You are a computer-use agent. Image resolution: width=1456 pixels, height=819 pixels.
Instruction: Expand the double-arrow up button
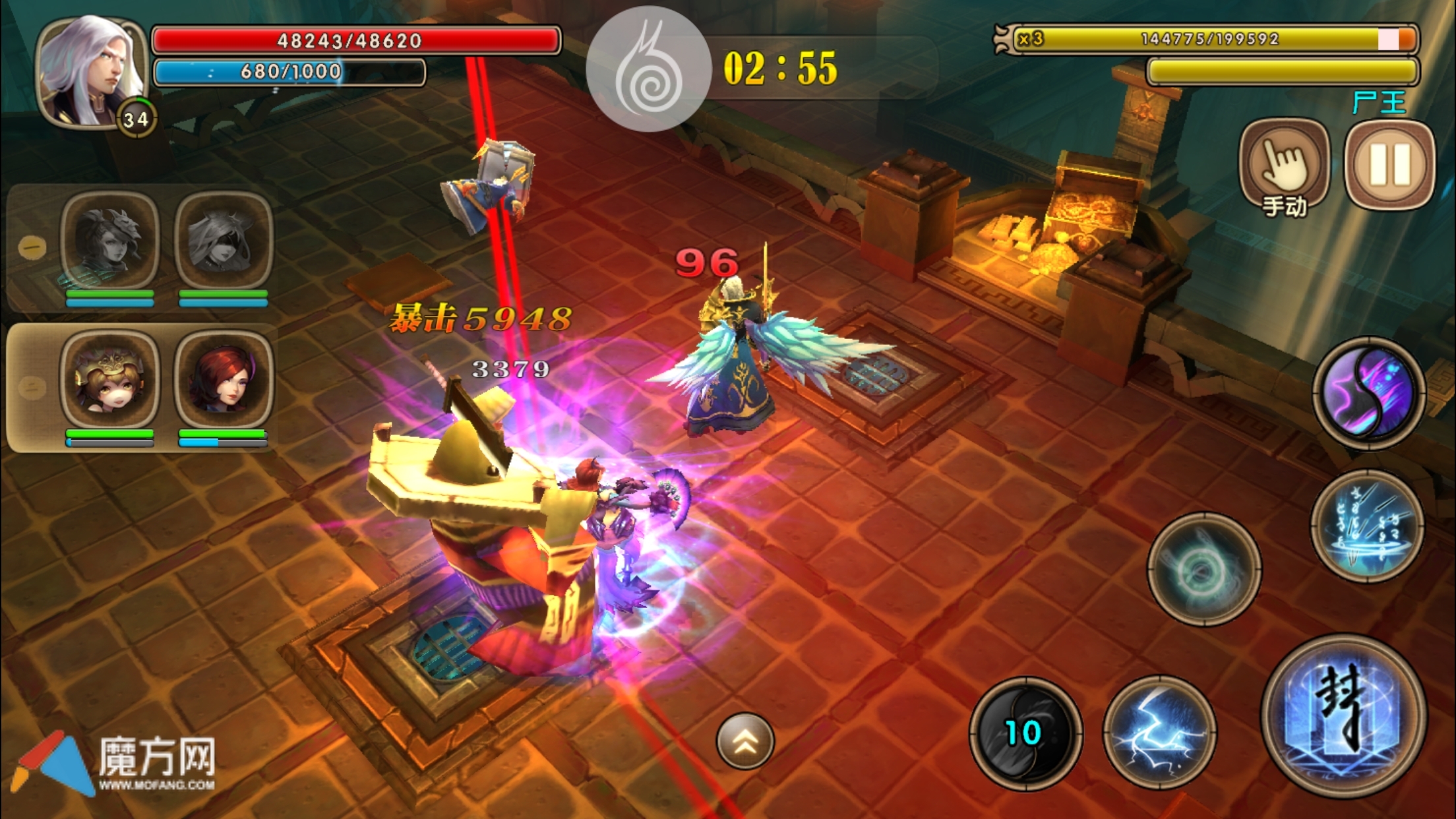click(x=745, y=741)
